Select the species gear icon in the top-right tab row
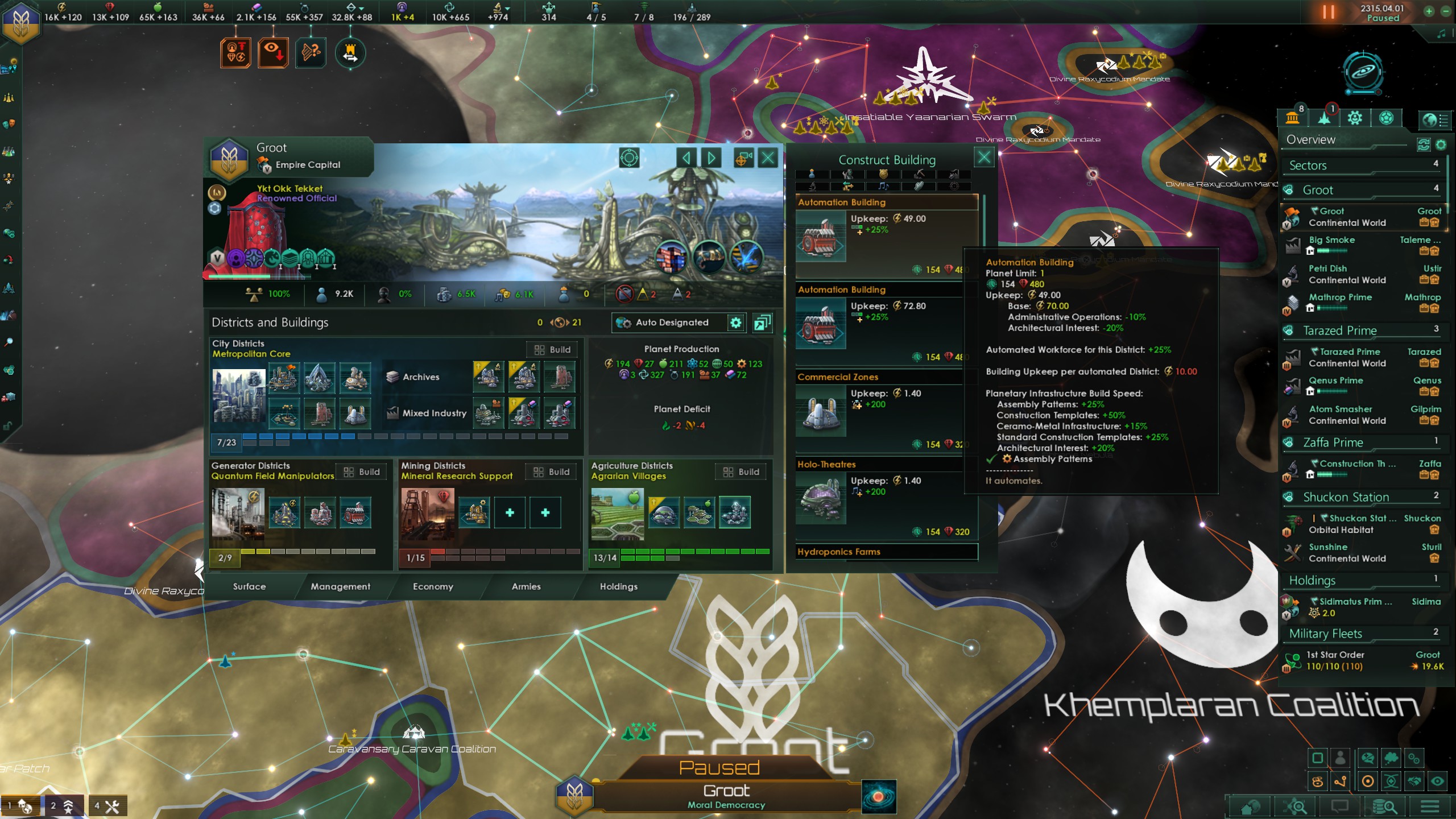This screenshot has height=819, width=1456. point(1355,118)
